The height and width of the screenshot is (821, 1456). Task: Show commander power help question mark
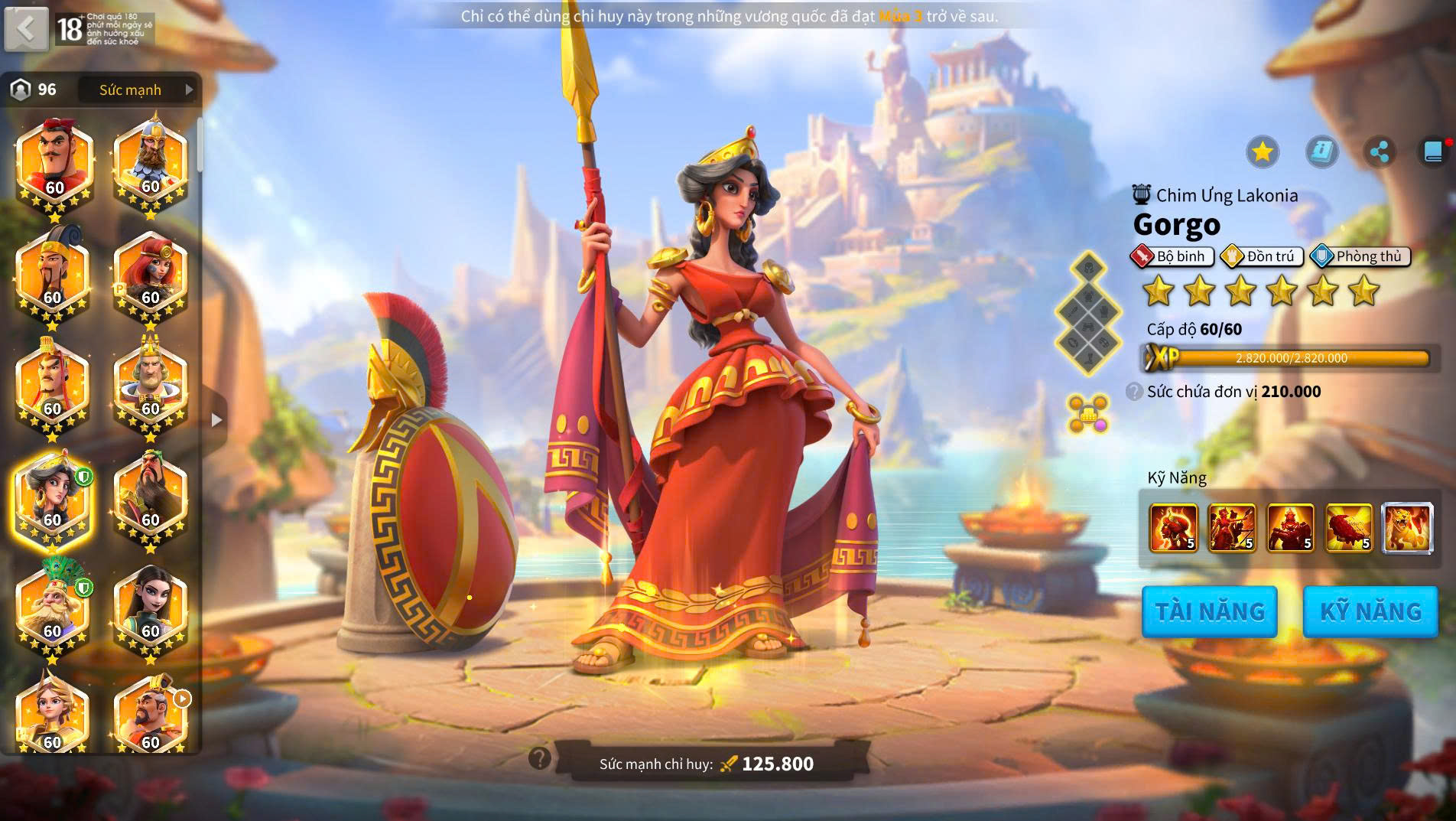(540, 758)
